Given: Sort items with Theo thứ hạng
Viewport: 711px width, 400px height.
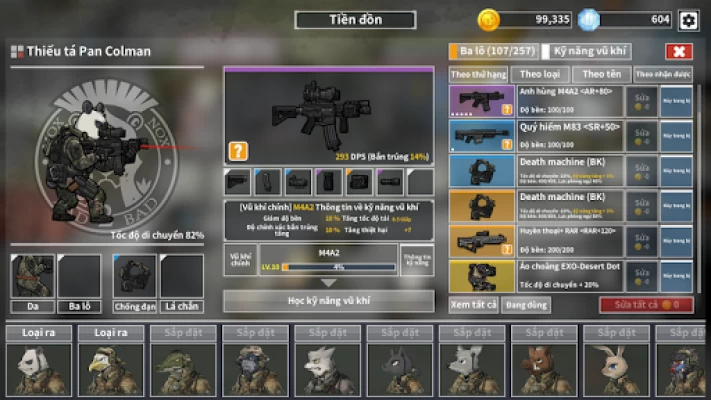Looking at the screenshot, I should (478, 74).
